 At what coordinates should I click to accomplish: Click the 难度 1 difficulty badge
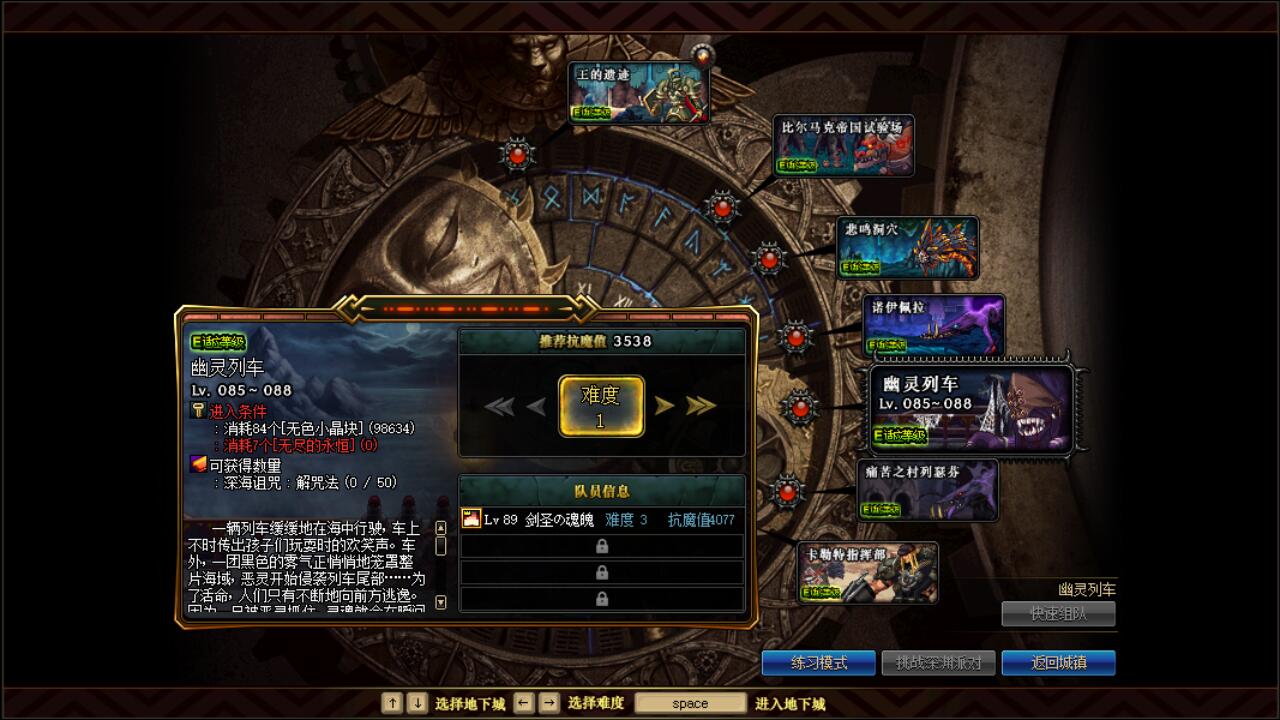(x=601, y=405)
